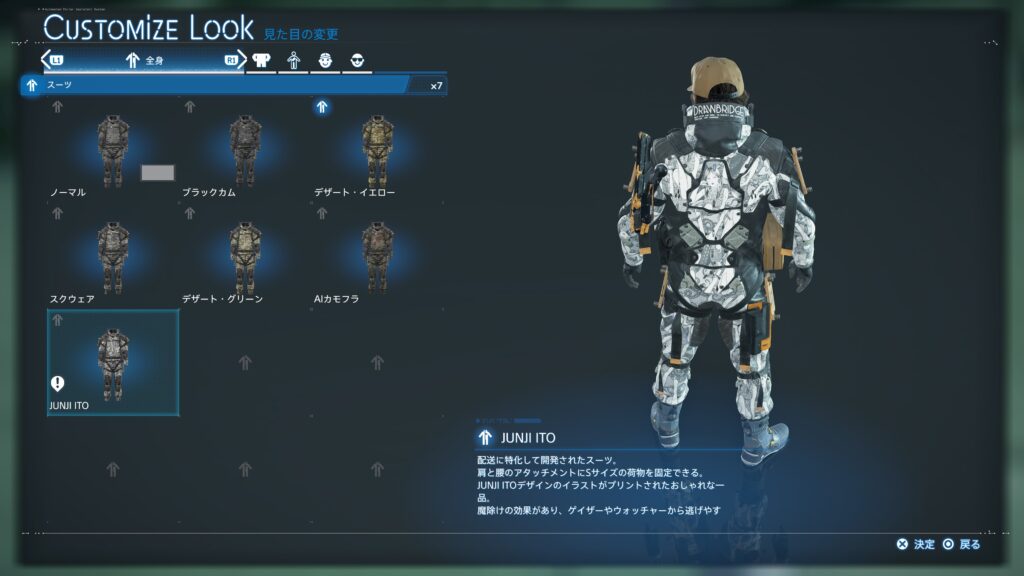1024x576 pixels.
Task: Switch to the sunglasses face tab
Action: 357,60
